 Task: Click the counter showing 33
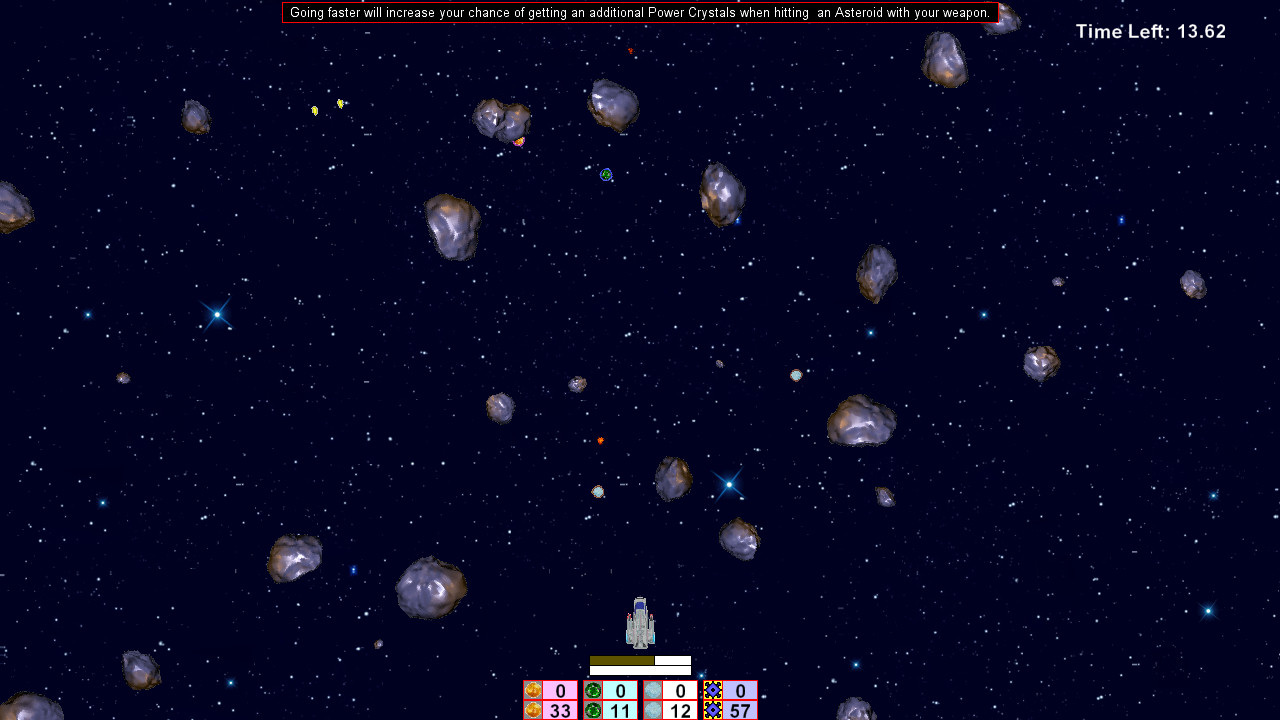tap(560, 709)
